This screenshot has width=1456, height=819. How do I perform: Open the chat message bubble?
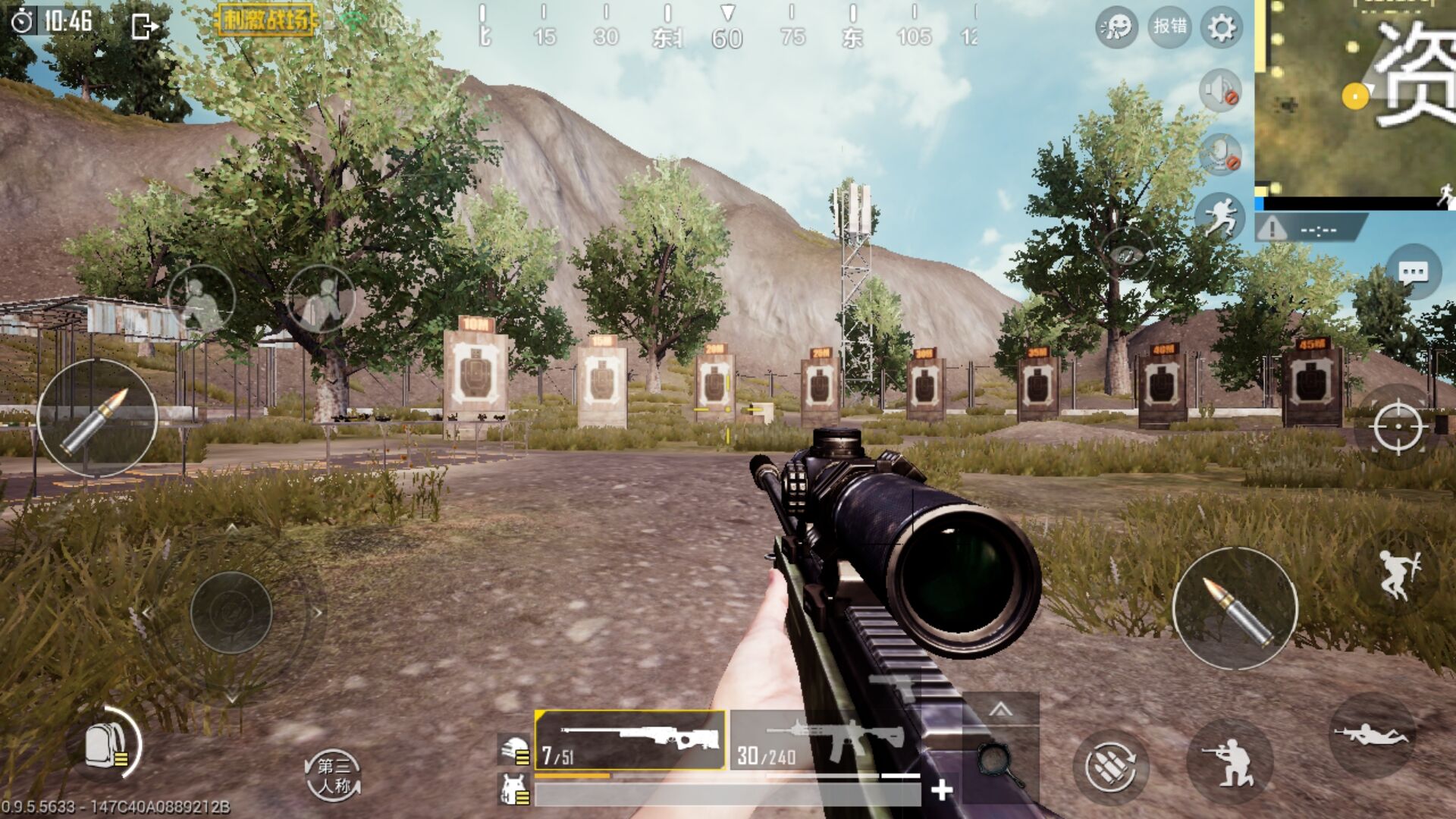tap(1413, 272)
